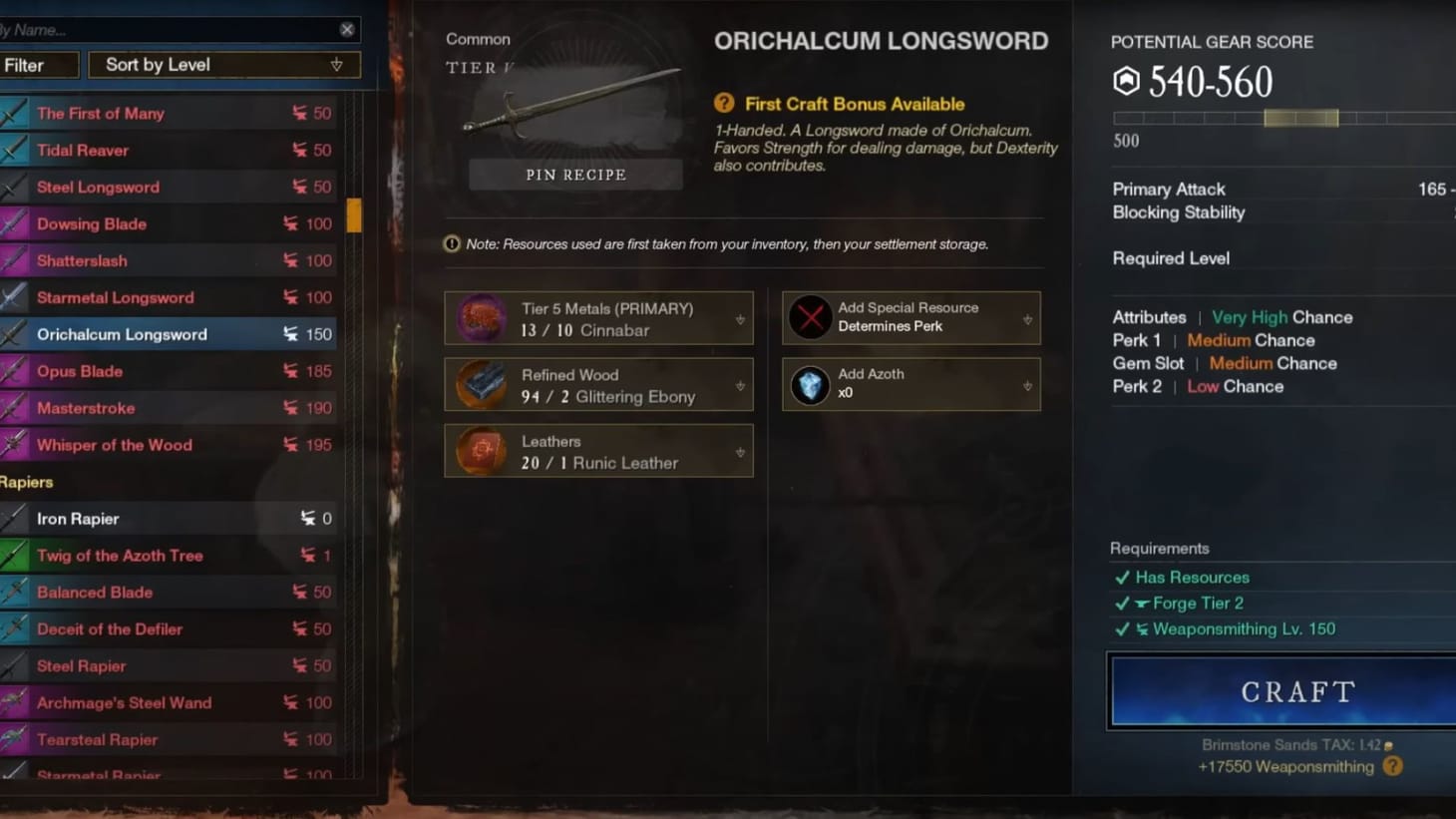Click the Runic Leather material icon
This screenshot has width=1456, height=819.
[x=480, y=451]
